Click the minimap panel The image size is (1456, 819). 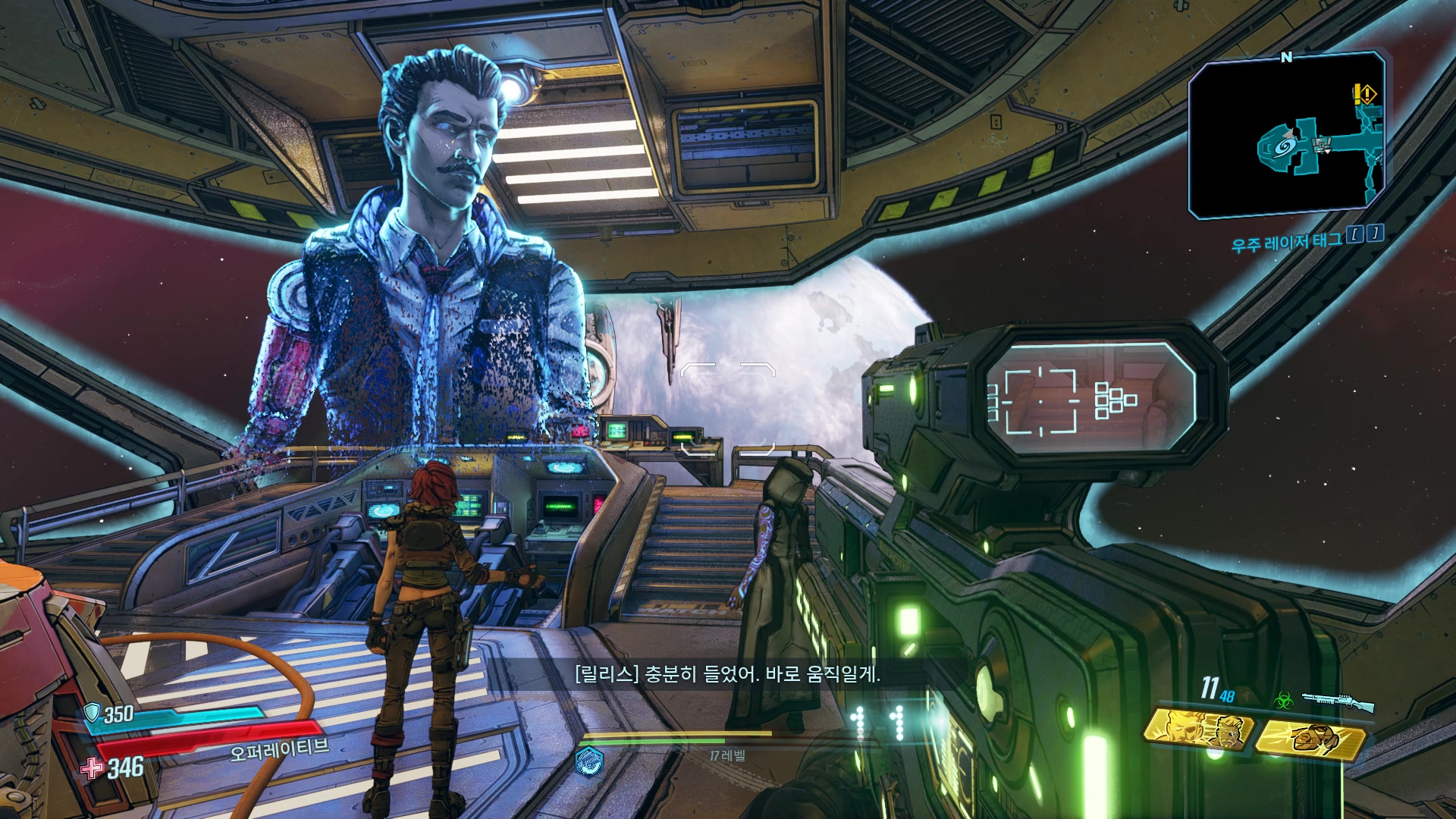tap(1286, 136)
